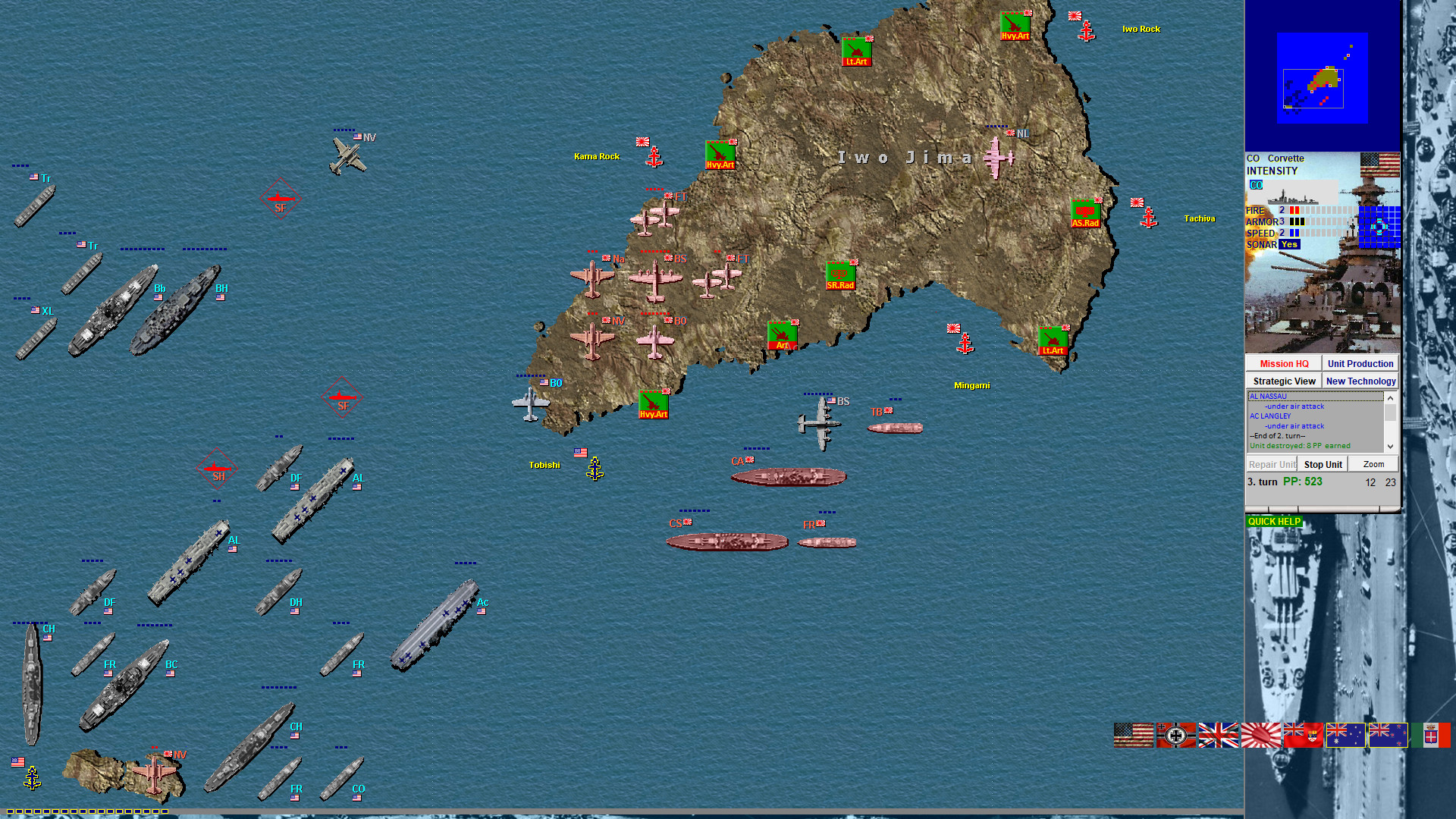Select the Italian flag at bottom right
The height and width of the screenshot is (819, 1456).
pyautogui.click(x=1430, y=736)
